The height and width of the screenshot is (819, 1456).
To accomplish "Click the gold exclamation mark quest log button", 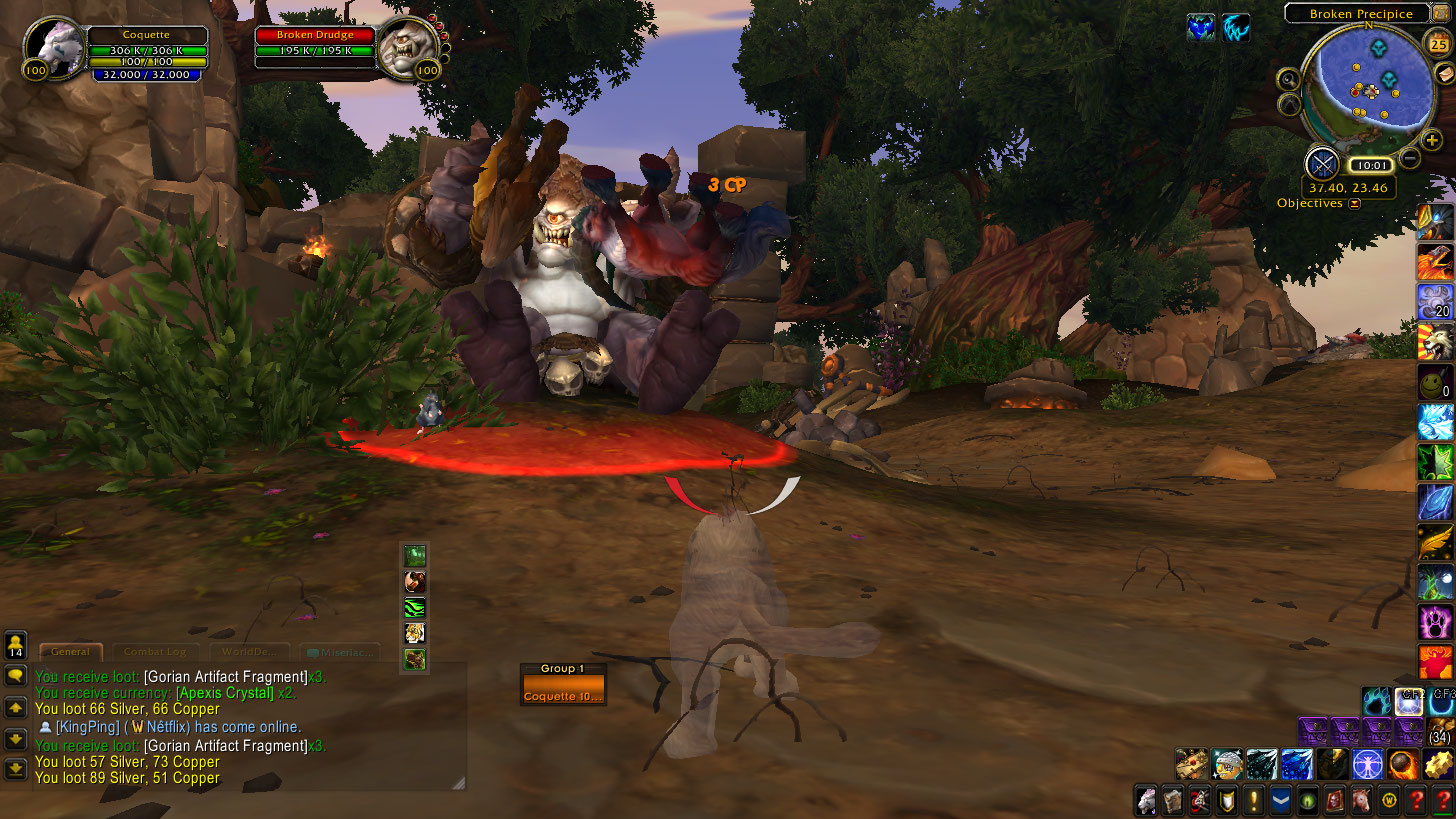I will [x=1254, y=800].
